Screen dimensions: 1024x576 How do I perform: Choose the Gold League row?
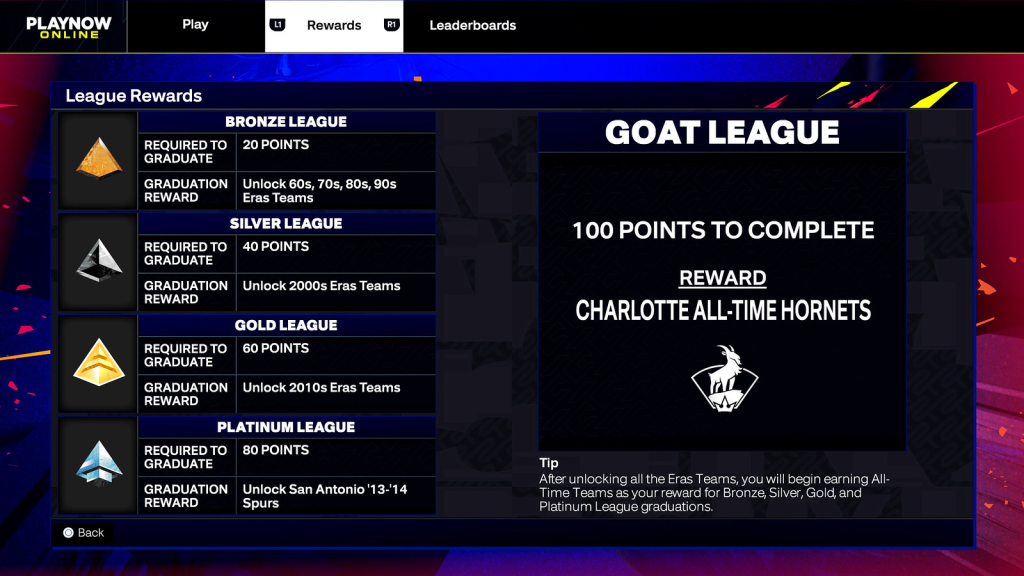point(286,364)
